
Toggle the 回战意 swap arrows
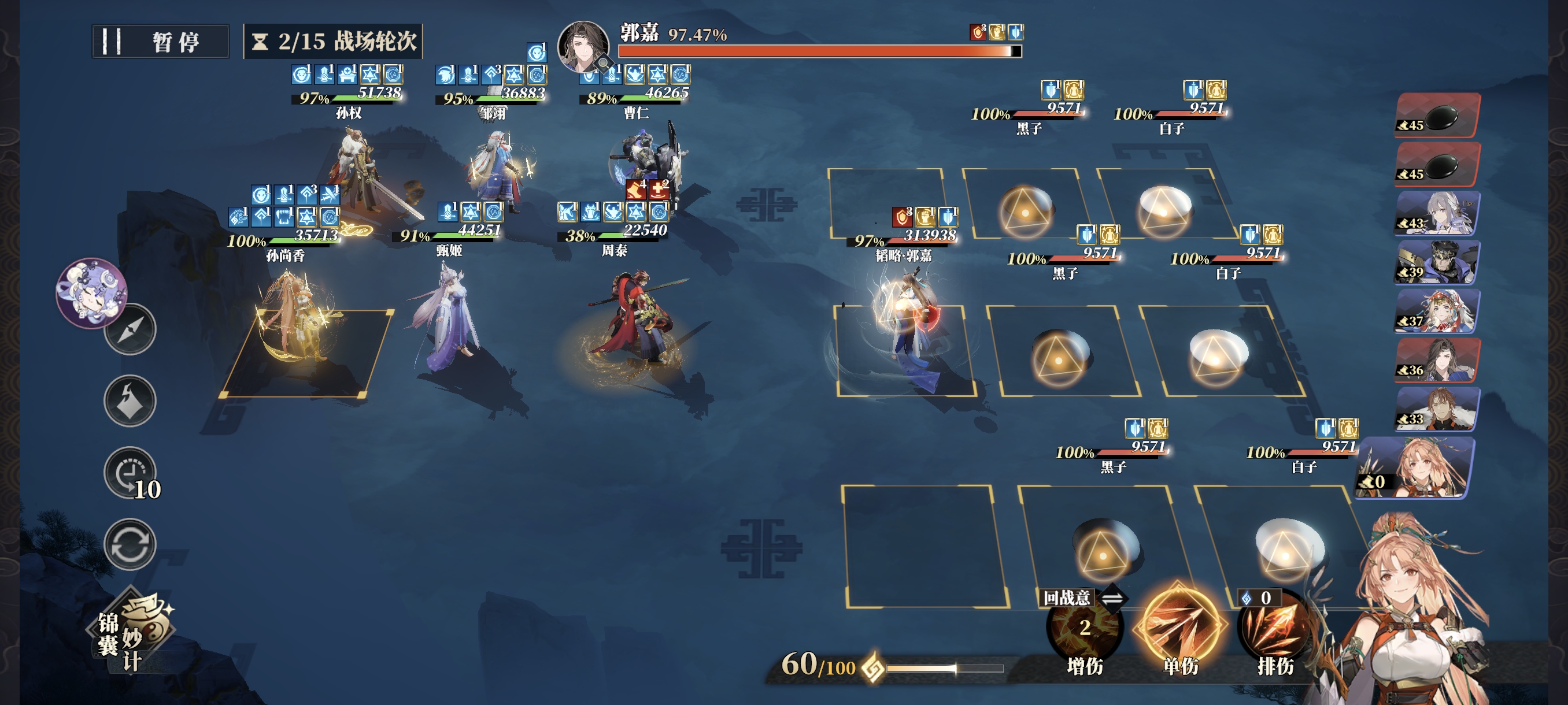1112,599
